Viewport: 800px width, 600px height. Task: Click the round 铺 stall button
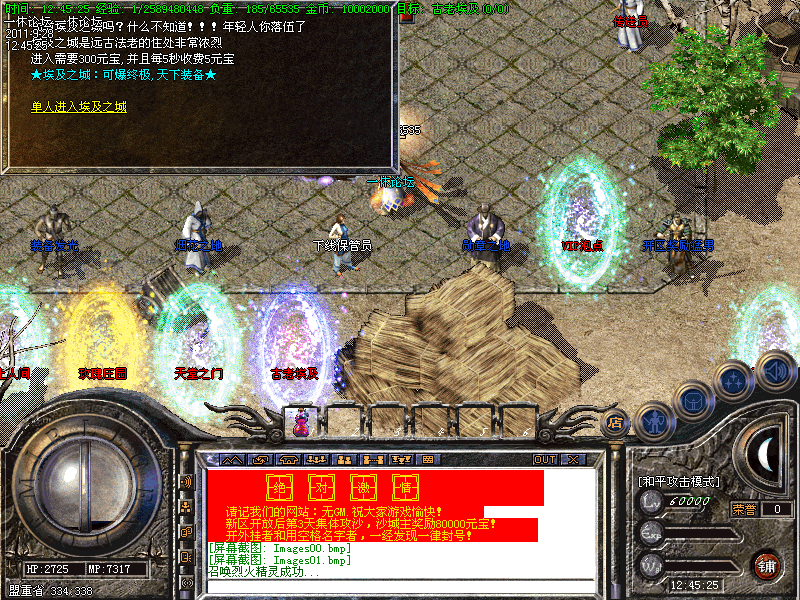[765, 564]
